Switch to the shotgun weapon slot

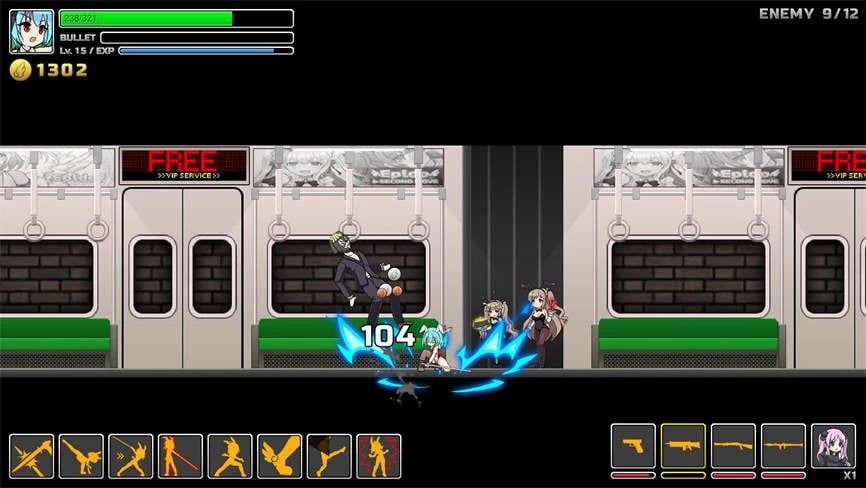[733, 446]
